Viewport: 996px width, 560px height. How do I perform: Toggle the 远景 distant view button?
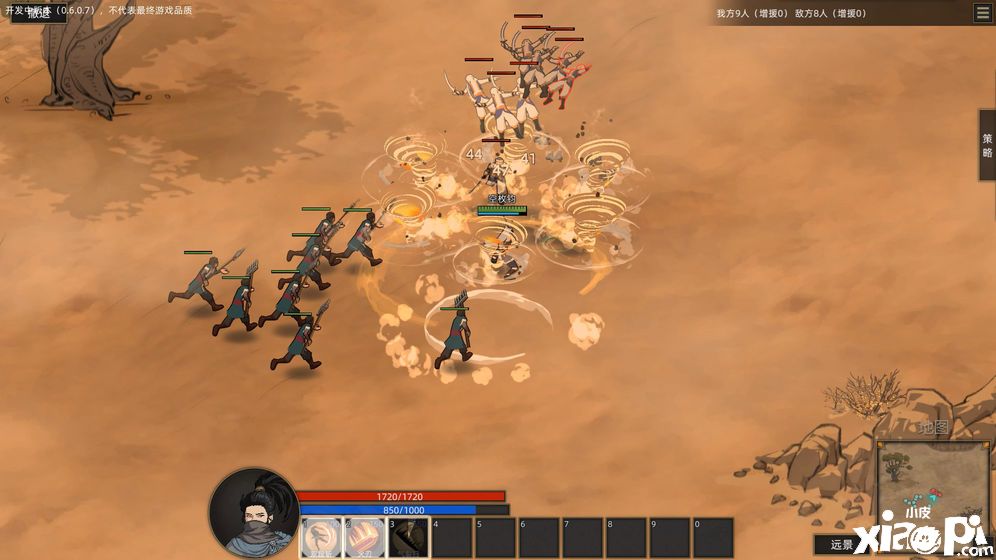pos(842,545)
